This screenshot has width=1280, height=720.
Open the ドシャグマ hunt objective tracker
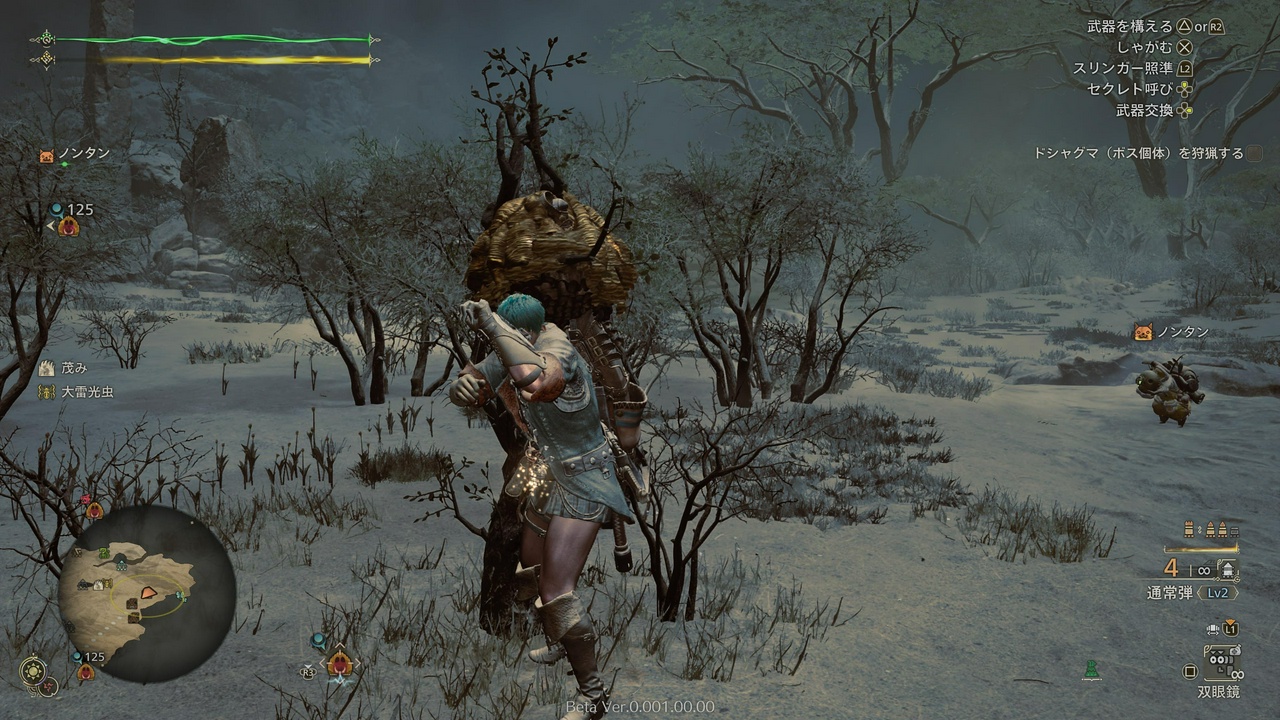[1138, 153]
